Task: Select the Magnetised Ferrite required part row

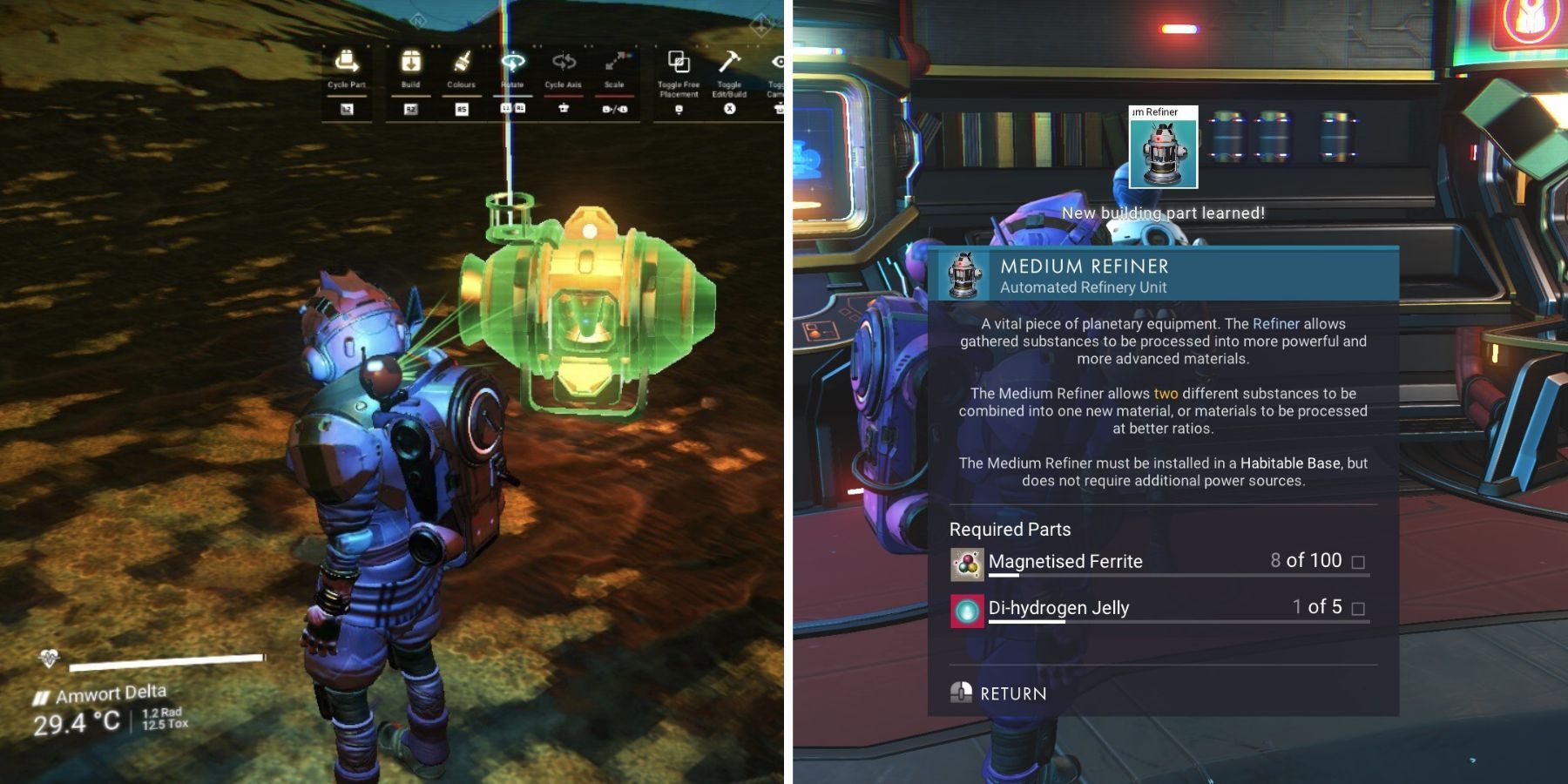Action: point(1159,562)
